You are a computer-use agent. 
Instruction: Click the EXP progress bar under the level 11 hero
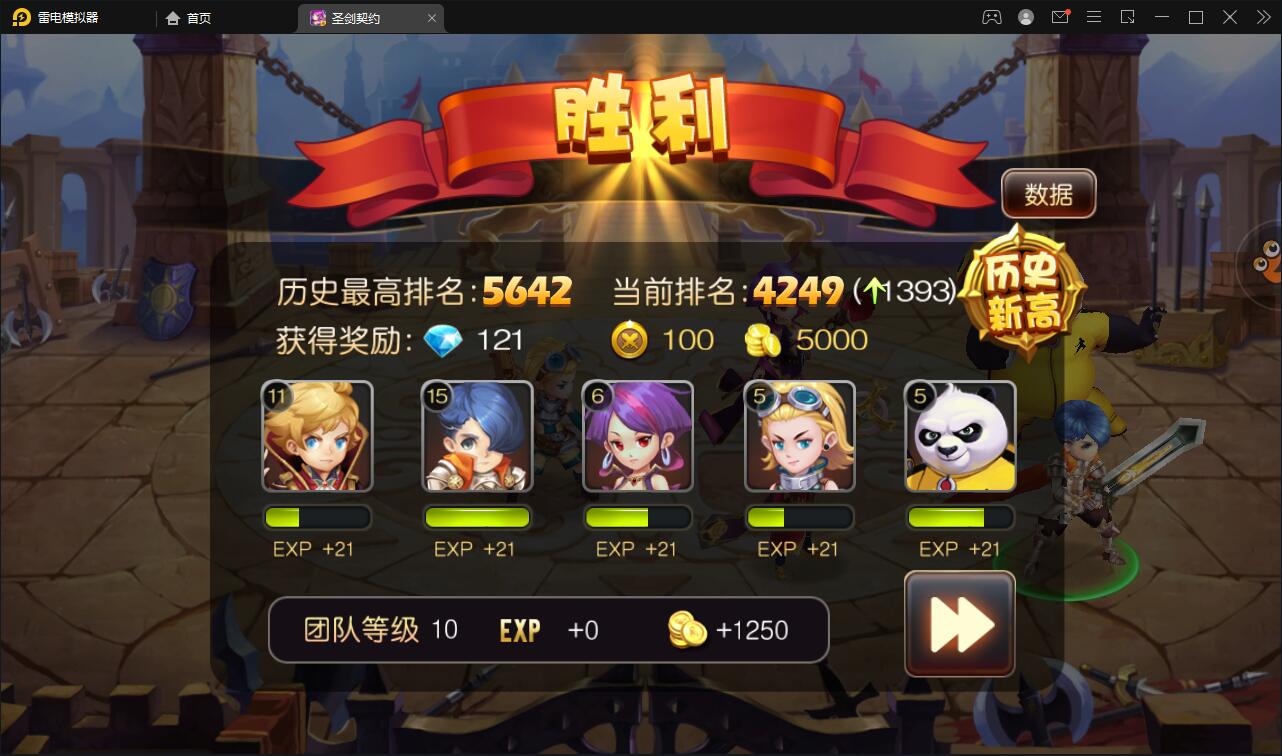[317, 517]
